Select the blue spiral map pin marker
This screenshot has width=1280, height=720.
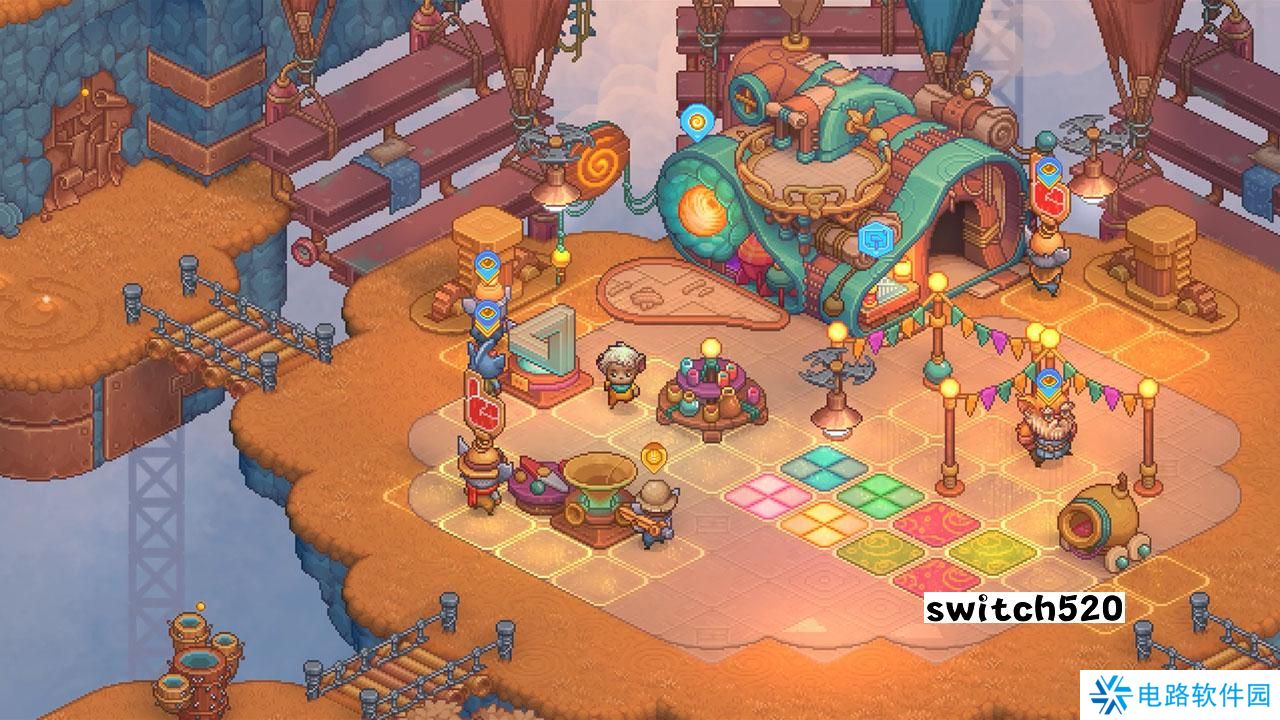tap(696, 122)
